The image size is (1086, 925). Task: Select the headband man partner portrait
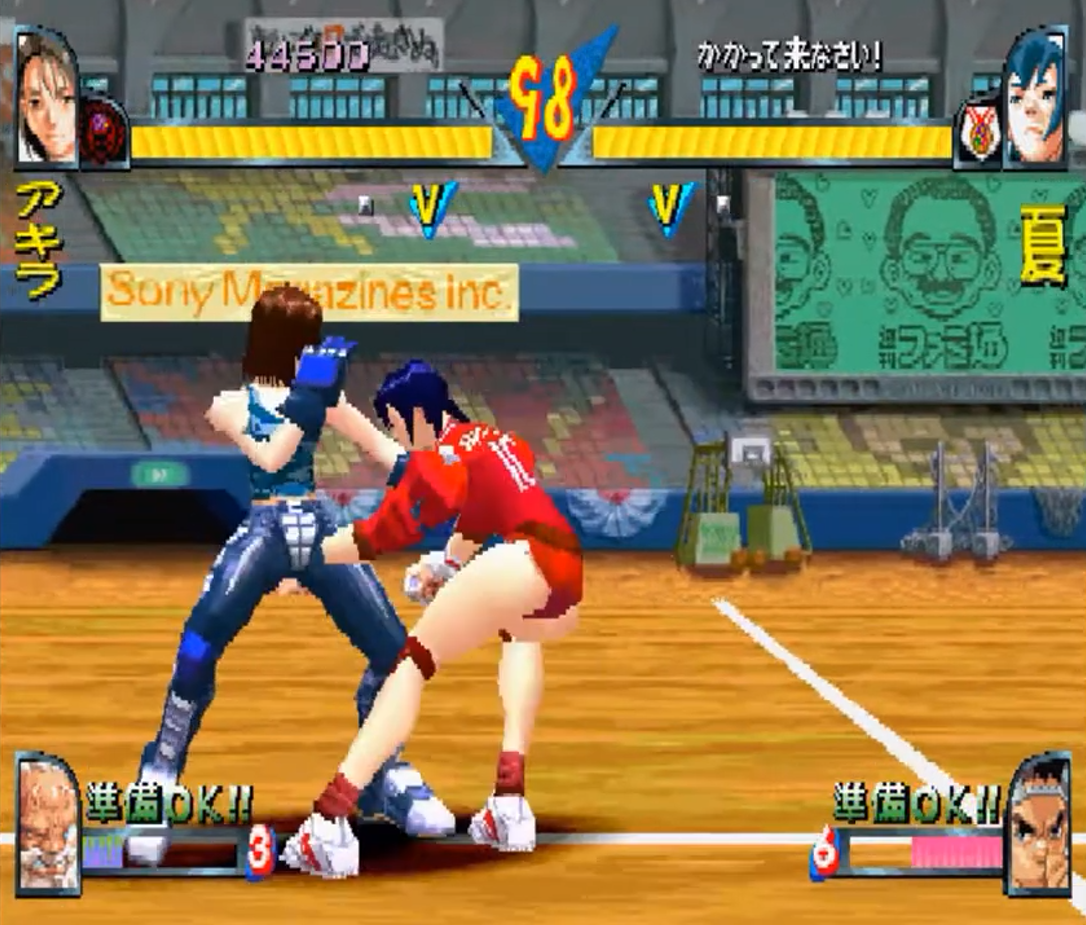click(x=1037, y=824)
